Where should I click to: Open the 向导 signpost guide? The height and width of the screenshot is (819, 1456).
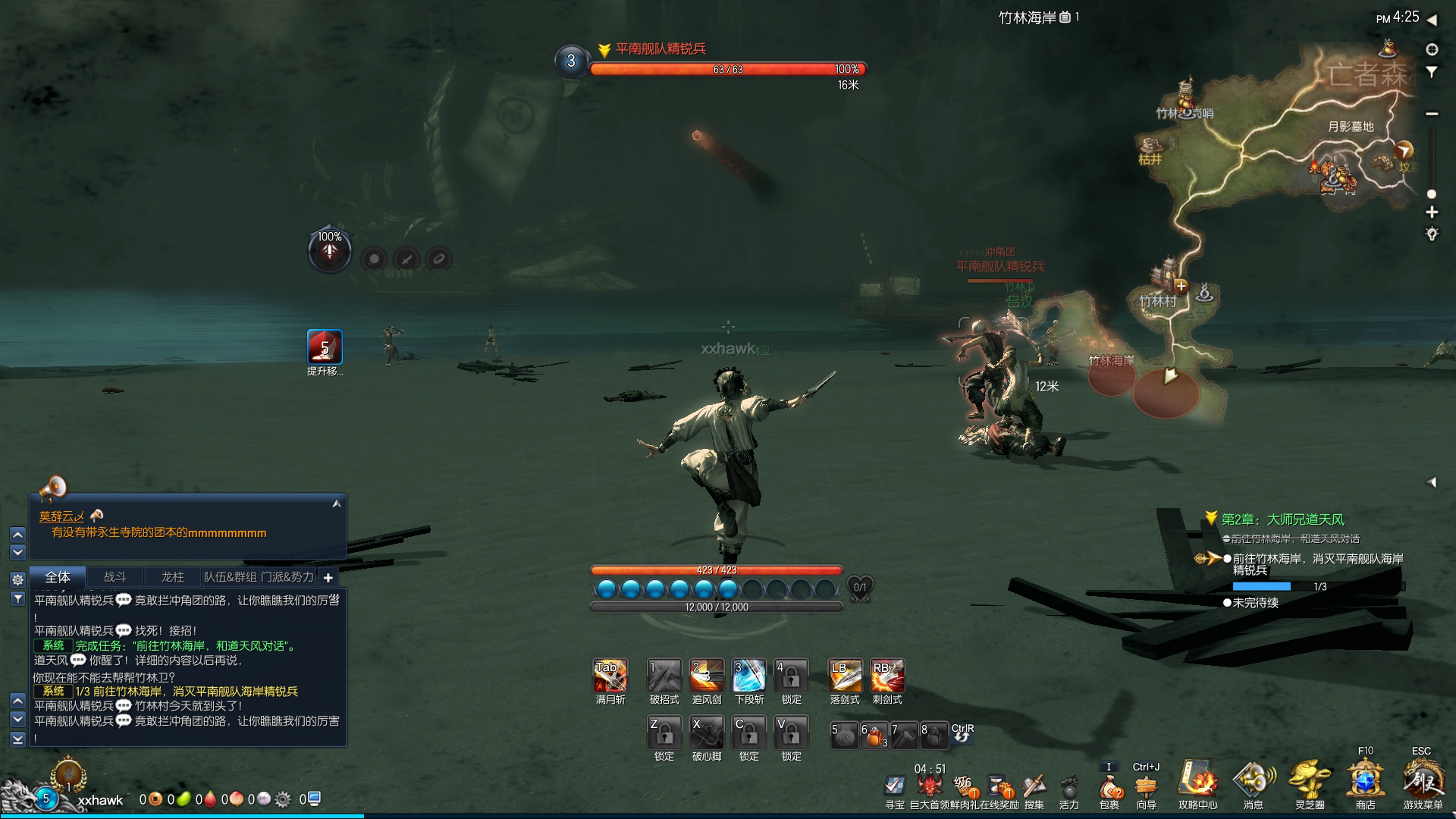click(x=1146, y=786)
